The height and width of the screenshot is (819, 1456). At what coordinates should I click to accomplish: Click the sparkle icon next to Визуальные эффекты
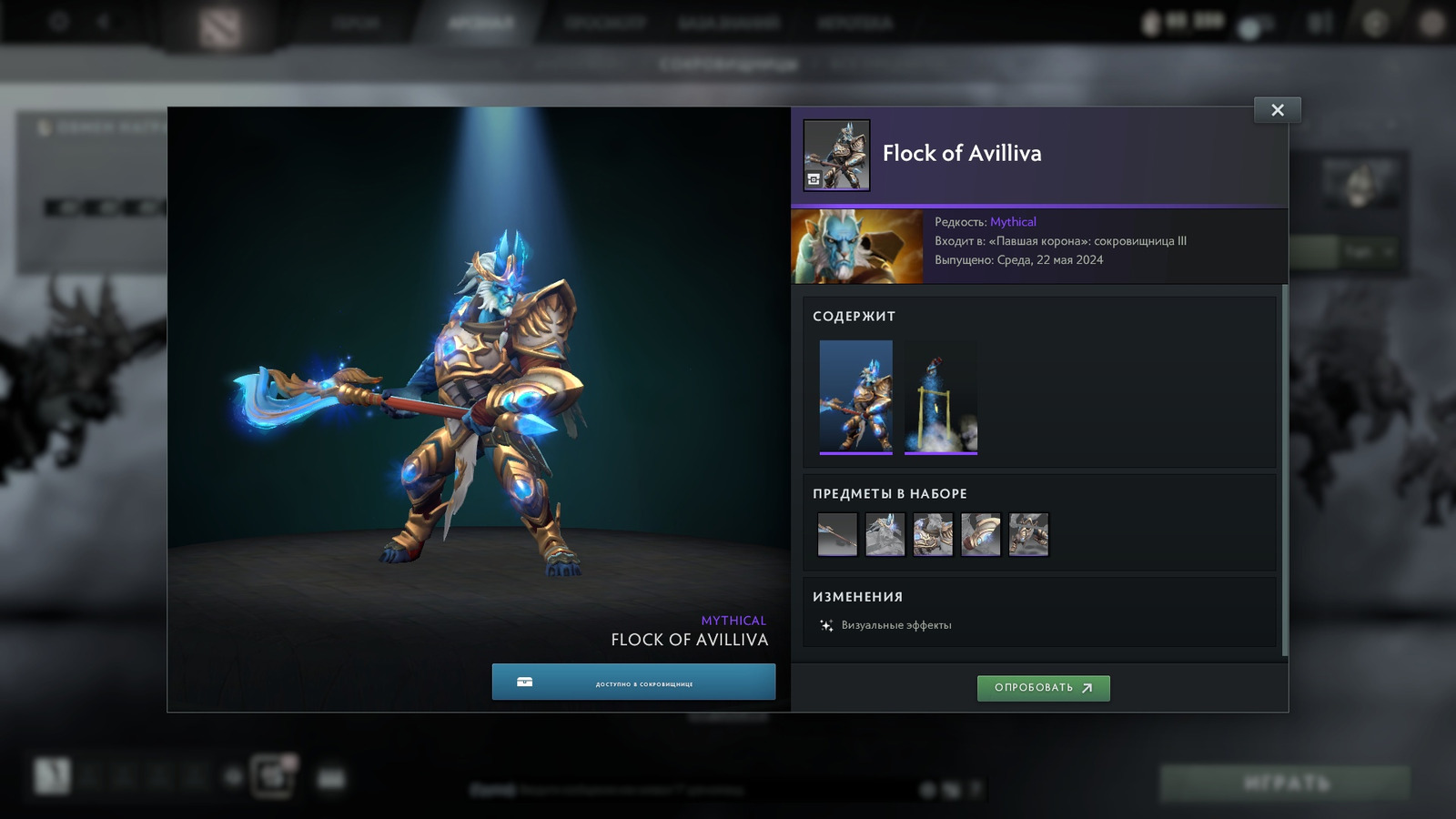[x=826, y=625]
